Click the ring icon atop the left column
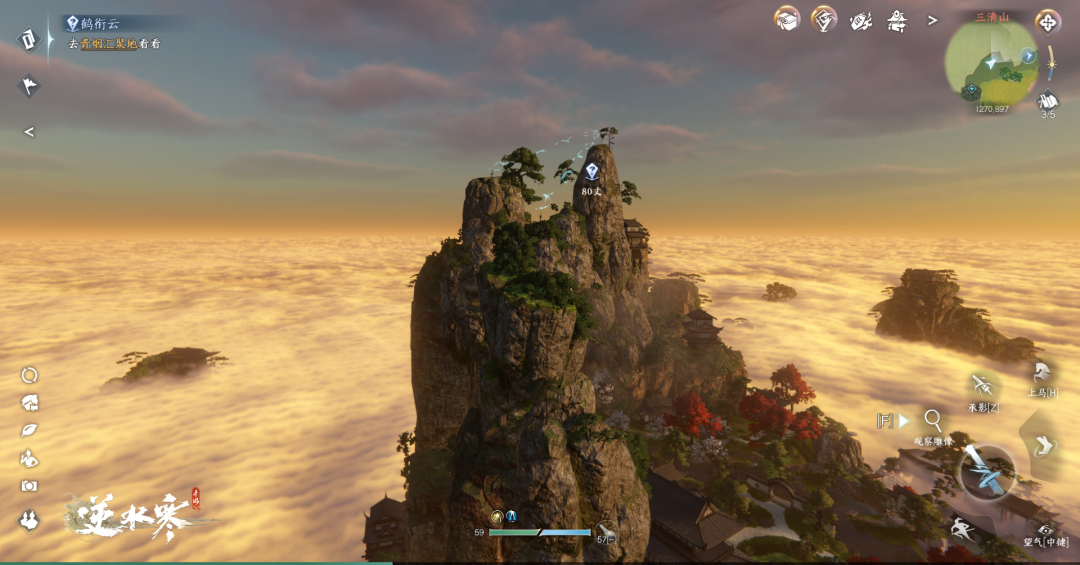This screenshot has height=565, width=1080. coord(30,375)
